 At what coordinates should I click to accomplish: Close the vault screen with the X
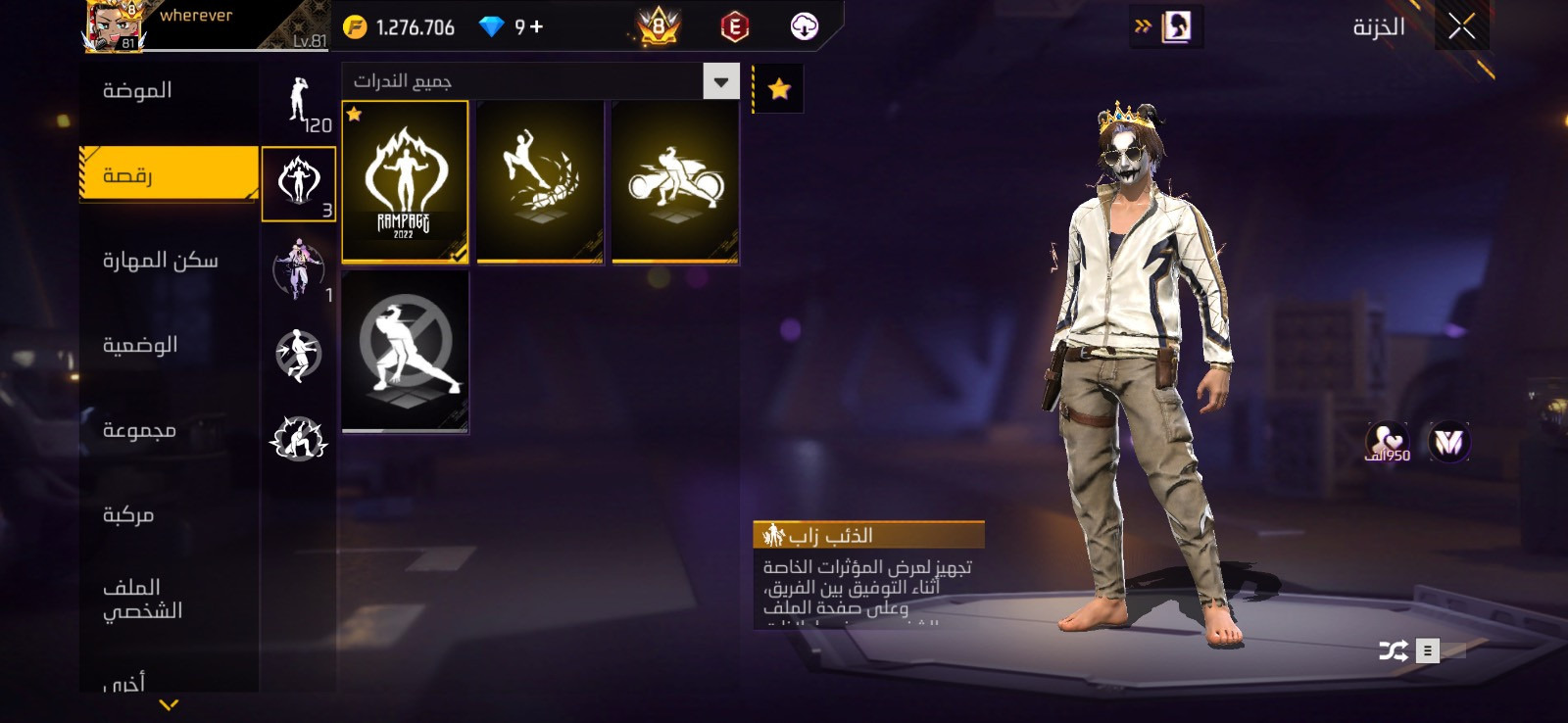pos(1461,27)
